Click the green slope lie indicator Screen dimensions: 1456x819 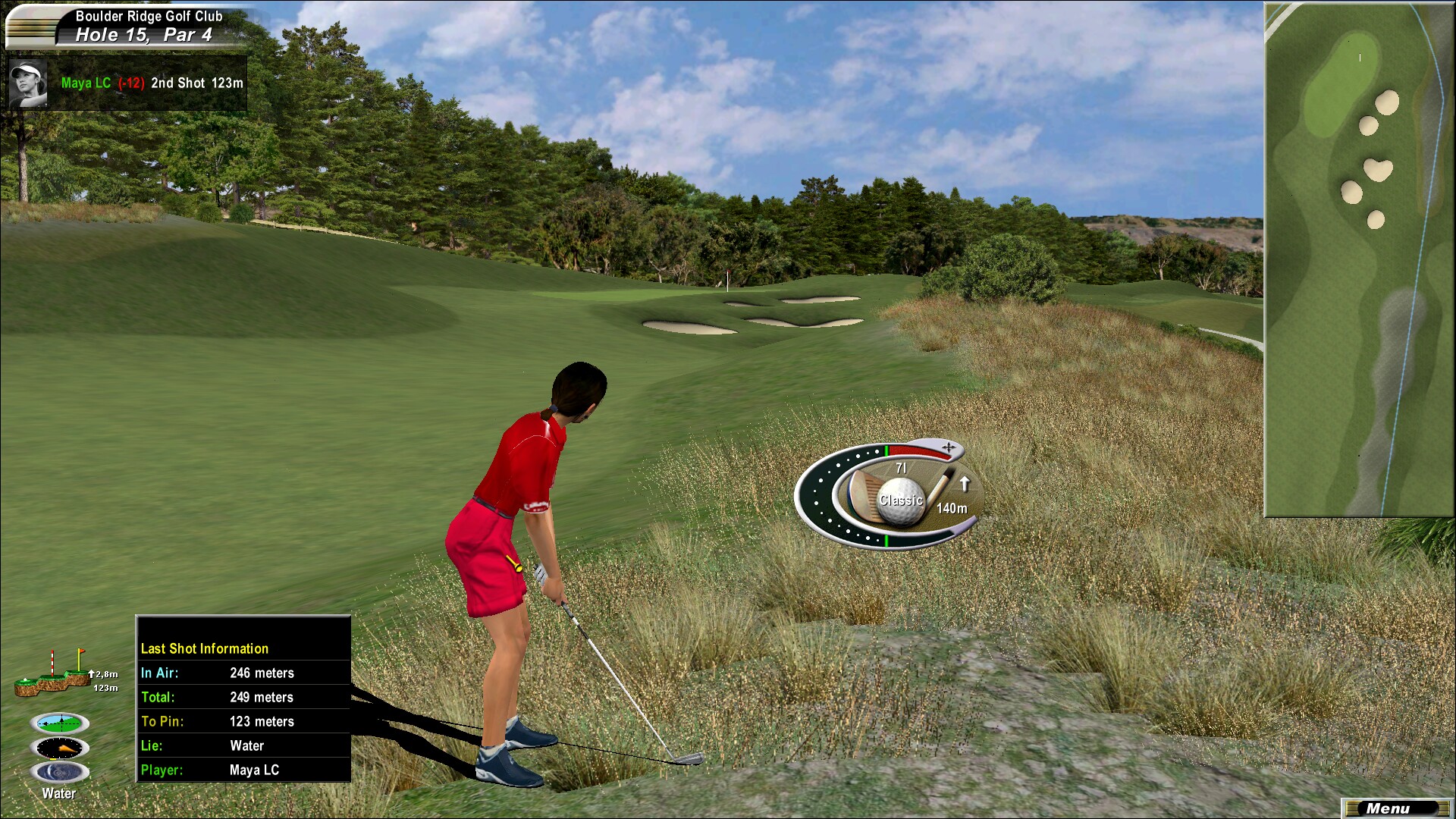pyautogui.click(x=60, y=723)
